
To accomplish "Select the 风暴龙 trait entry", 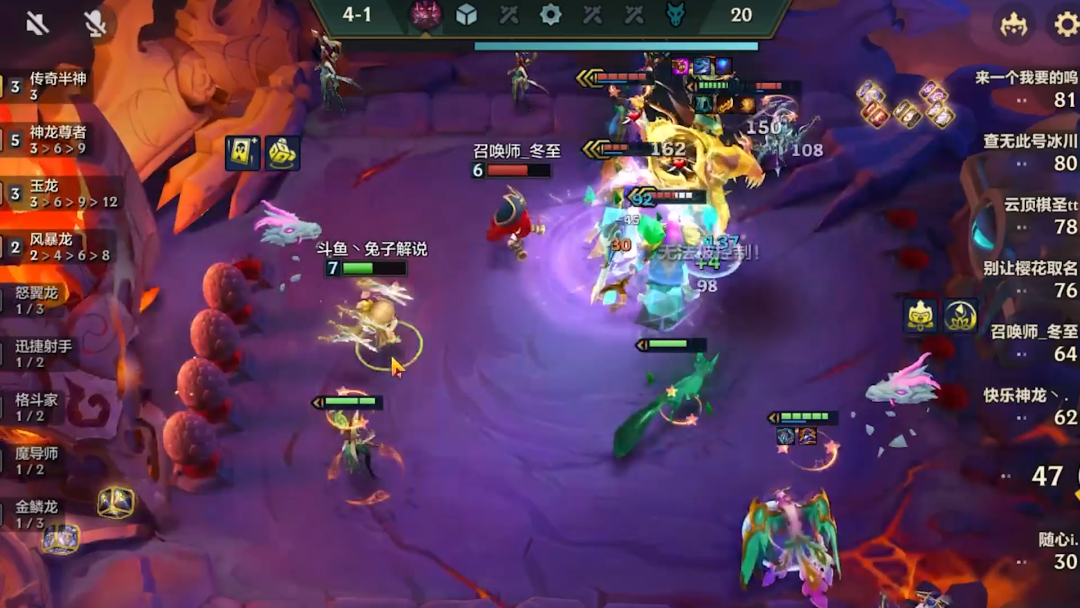I will [52, 247].
